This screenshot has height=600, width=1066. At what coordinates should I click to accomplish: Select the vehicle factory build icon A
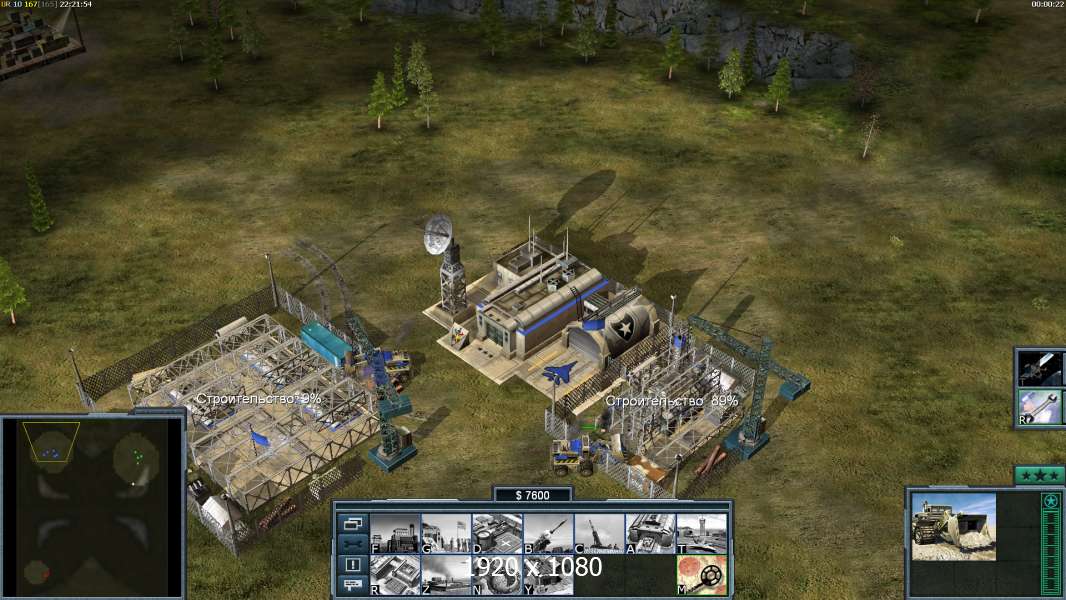pos(650,533)
